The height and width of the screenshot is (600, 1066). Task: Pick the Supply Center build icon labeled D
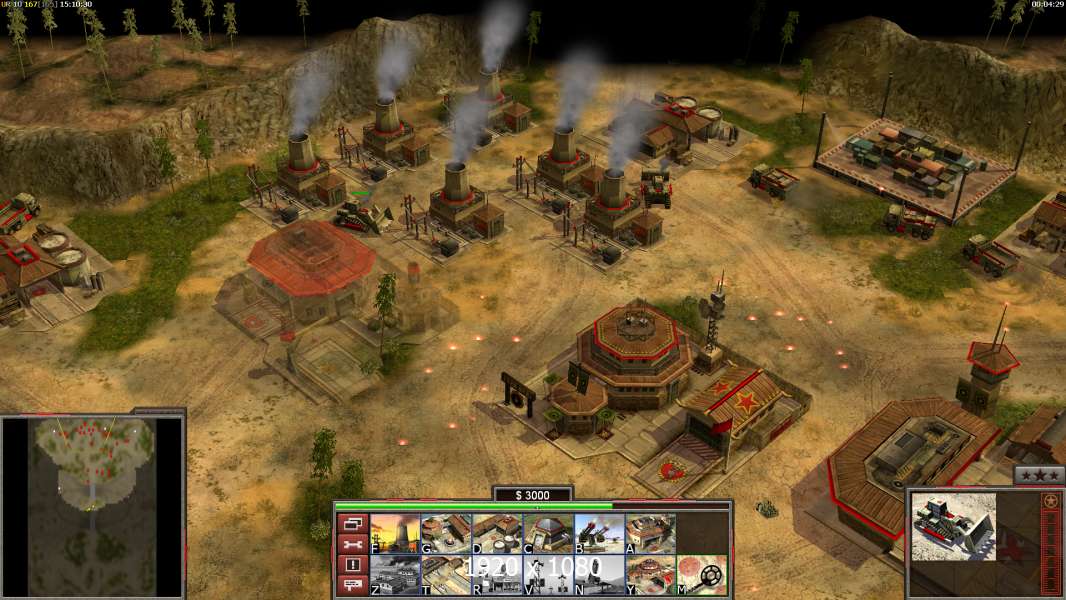point(497,534)
